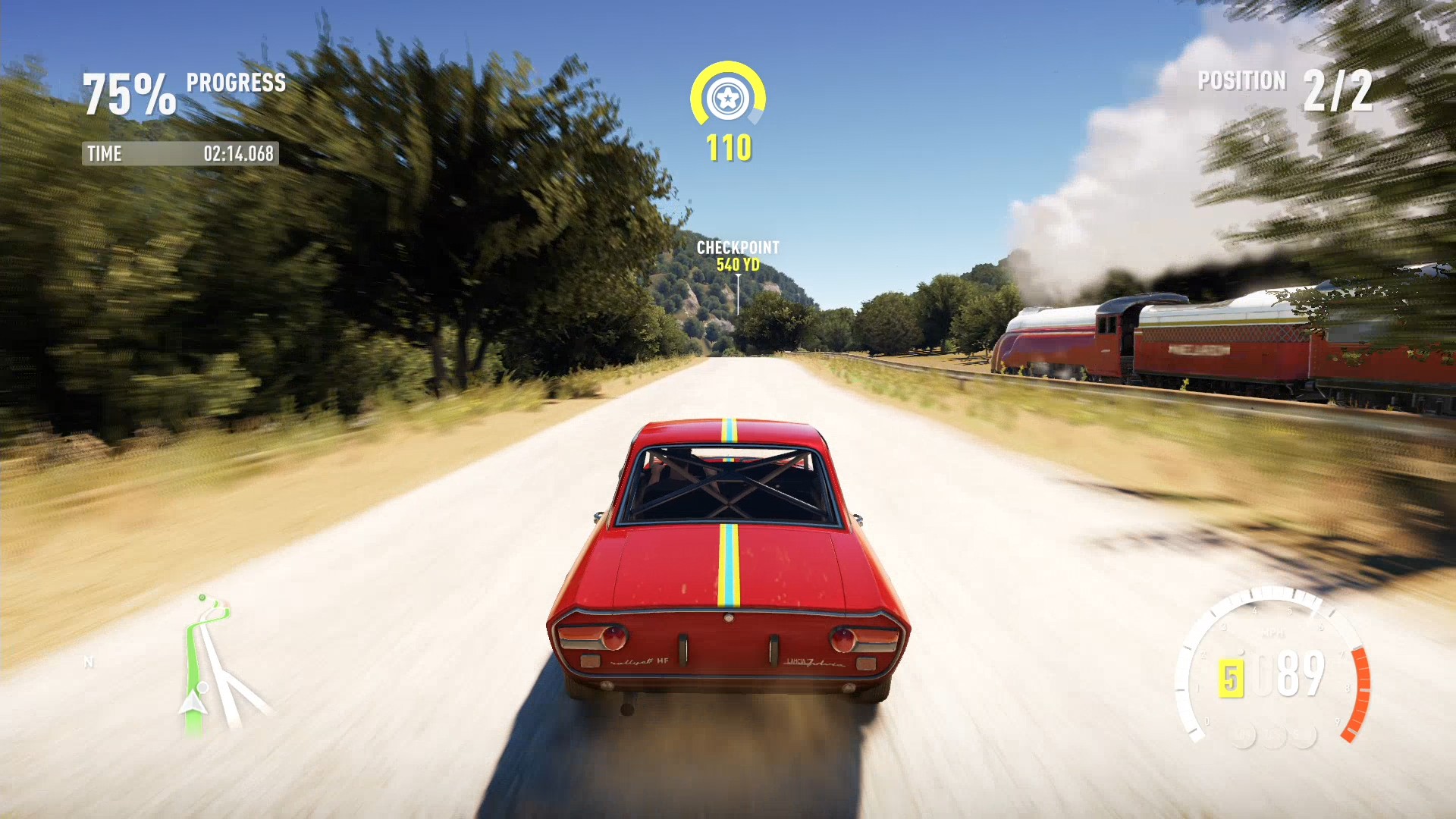Click the N compass marker near the minimap
This screenshot has height=819, width=1456.
coord(89,661)
